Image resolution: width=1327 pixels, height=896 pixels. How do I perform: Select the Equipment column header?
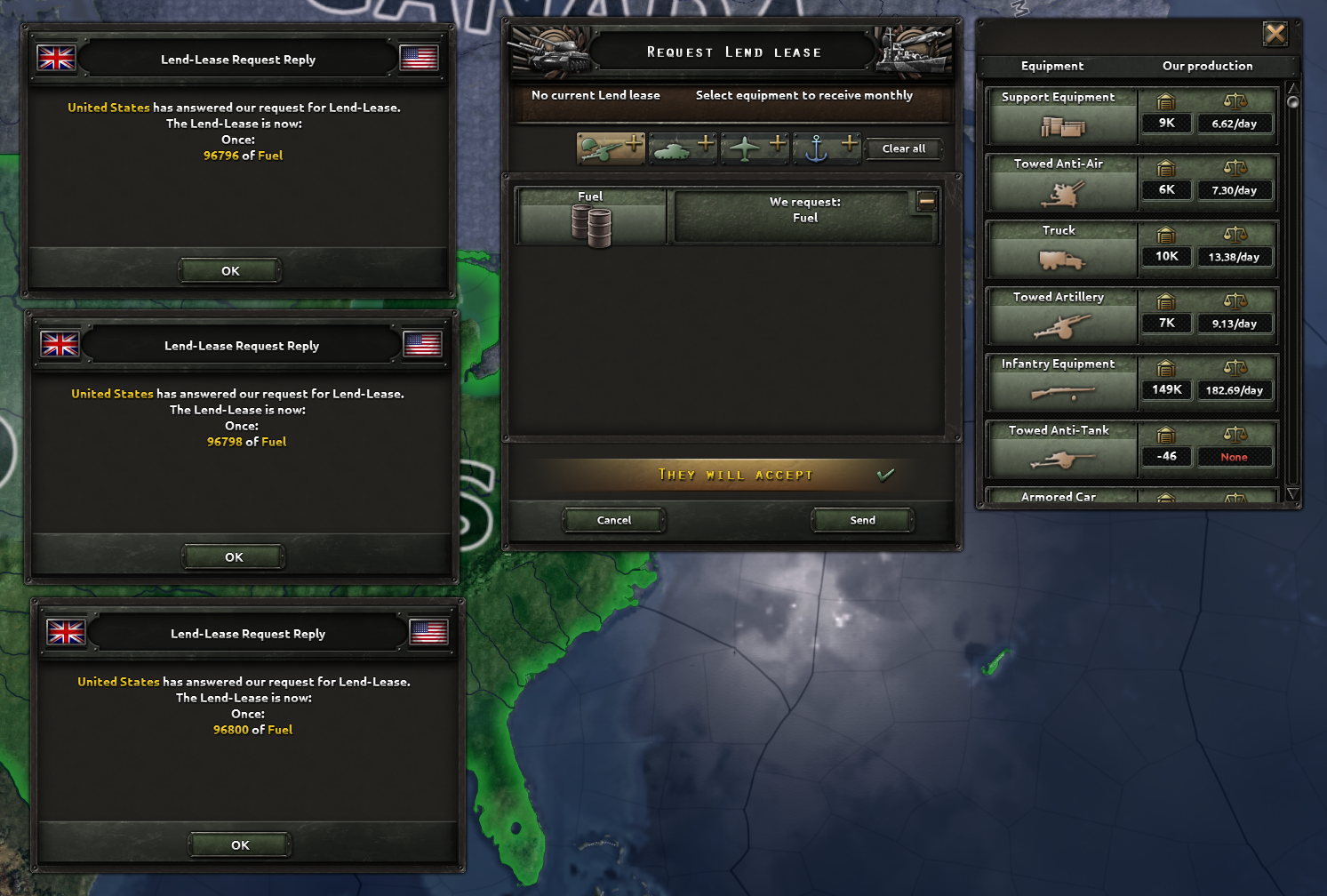tap(1051, 66)
